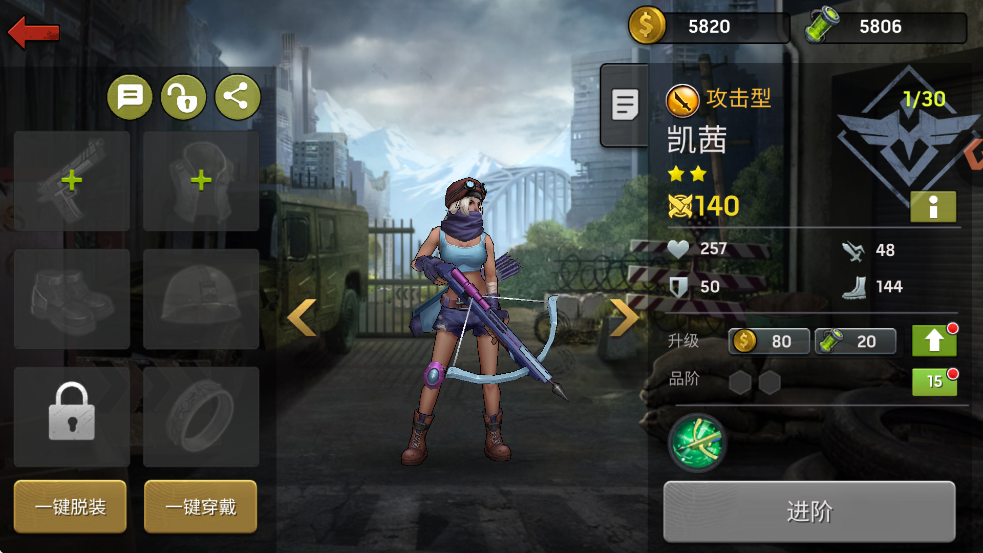Select the body armor vest slot
983x553 pixels.
click(201, 181)
